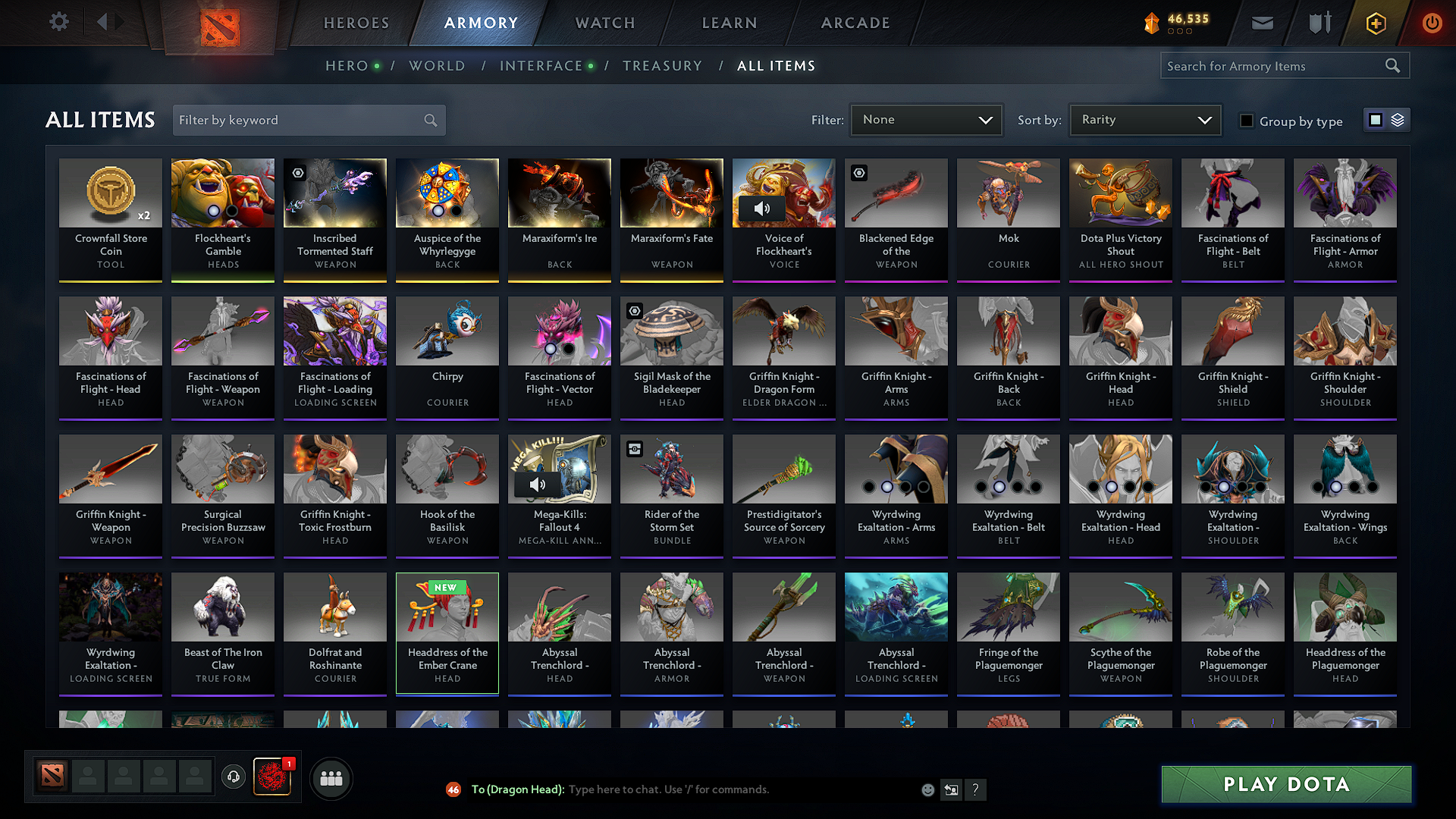
Task: Click the golden Dota Plus hexagon icon
Action: (x=1375, y=23)
